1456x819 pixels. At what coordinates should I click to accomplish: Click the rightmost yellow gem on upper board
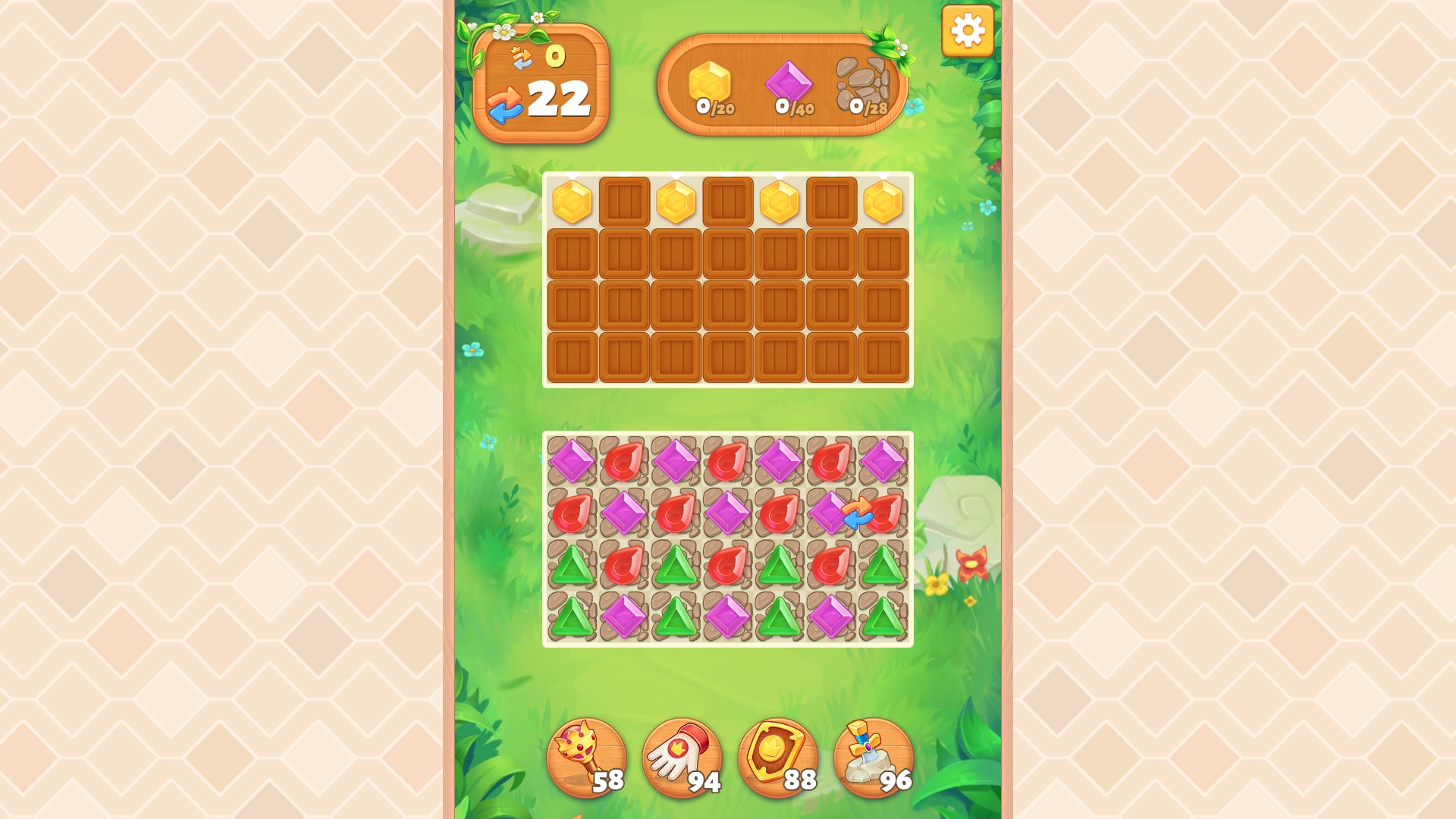881,201
